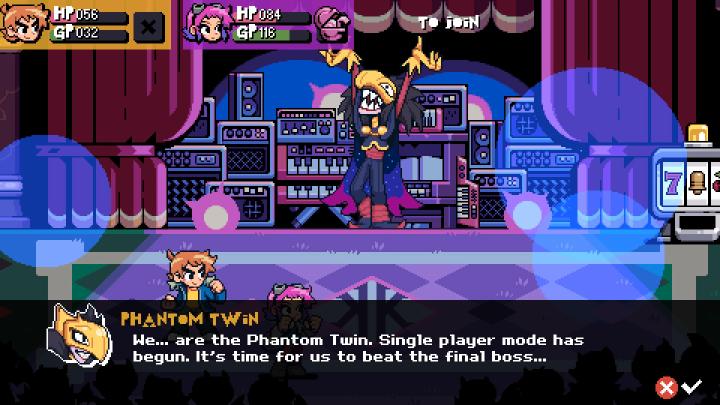
Task: Click player two's pink helmet item slot
Action: 330,25
